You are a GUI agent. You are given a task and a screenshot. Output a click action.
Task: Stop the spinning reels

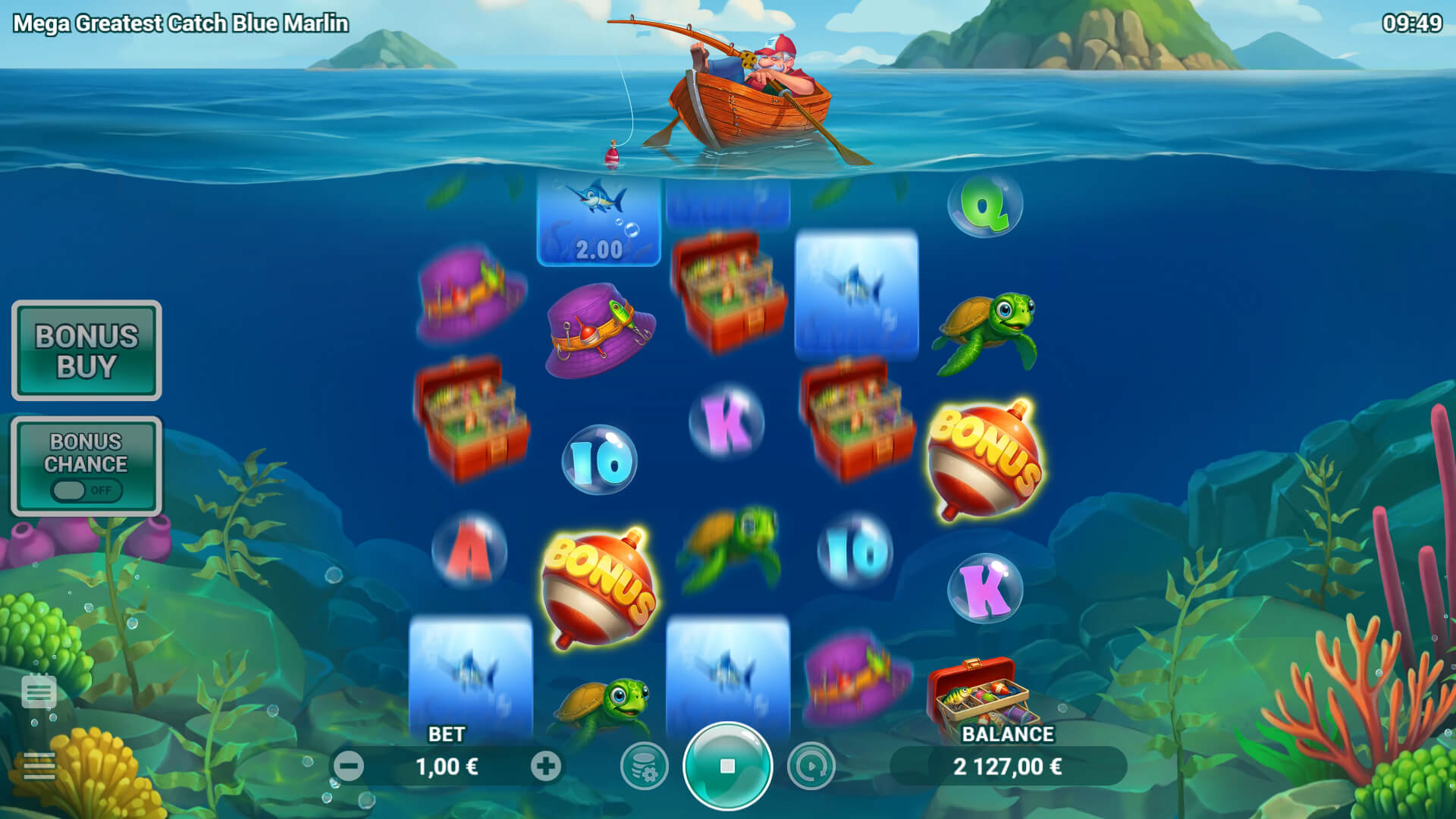(x=727, y=766)
